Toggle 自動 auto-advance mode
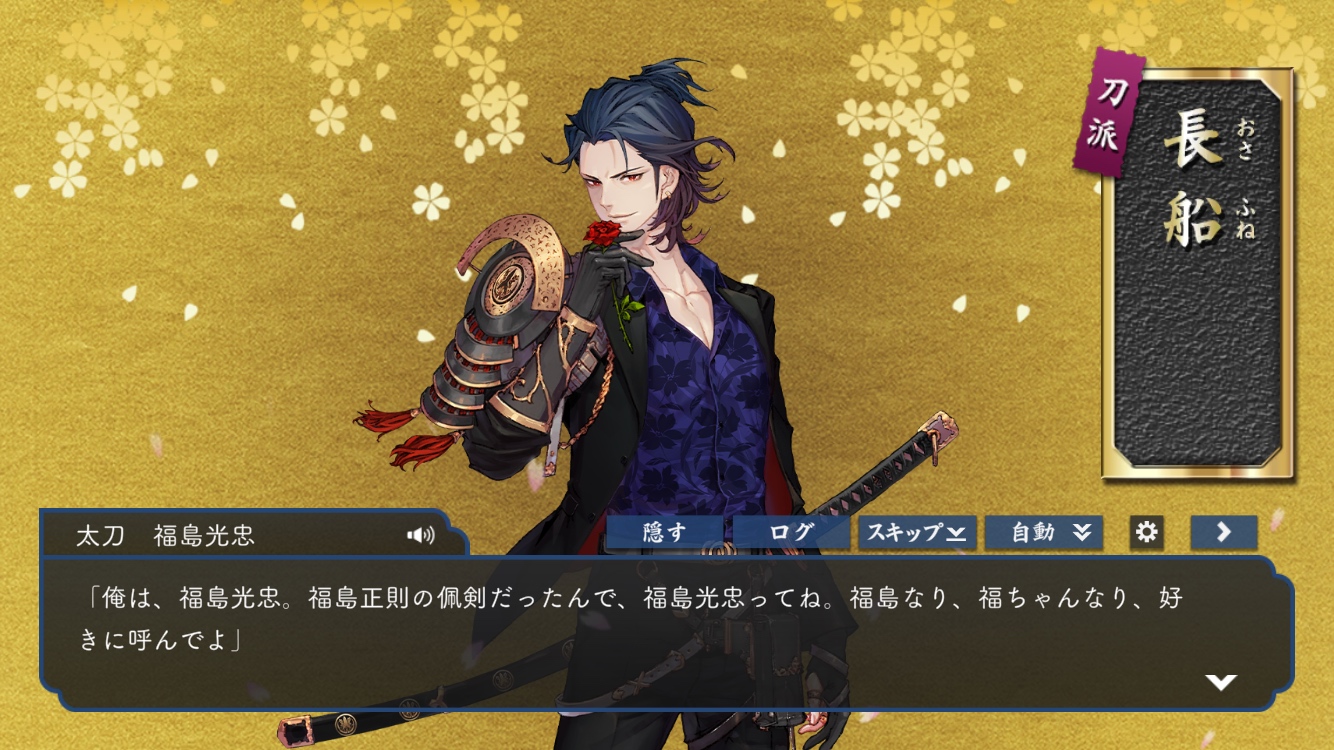Image resolution: width=1334 pixels, height=750 pixels. pos(1044,532)
